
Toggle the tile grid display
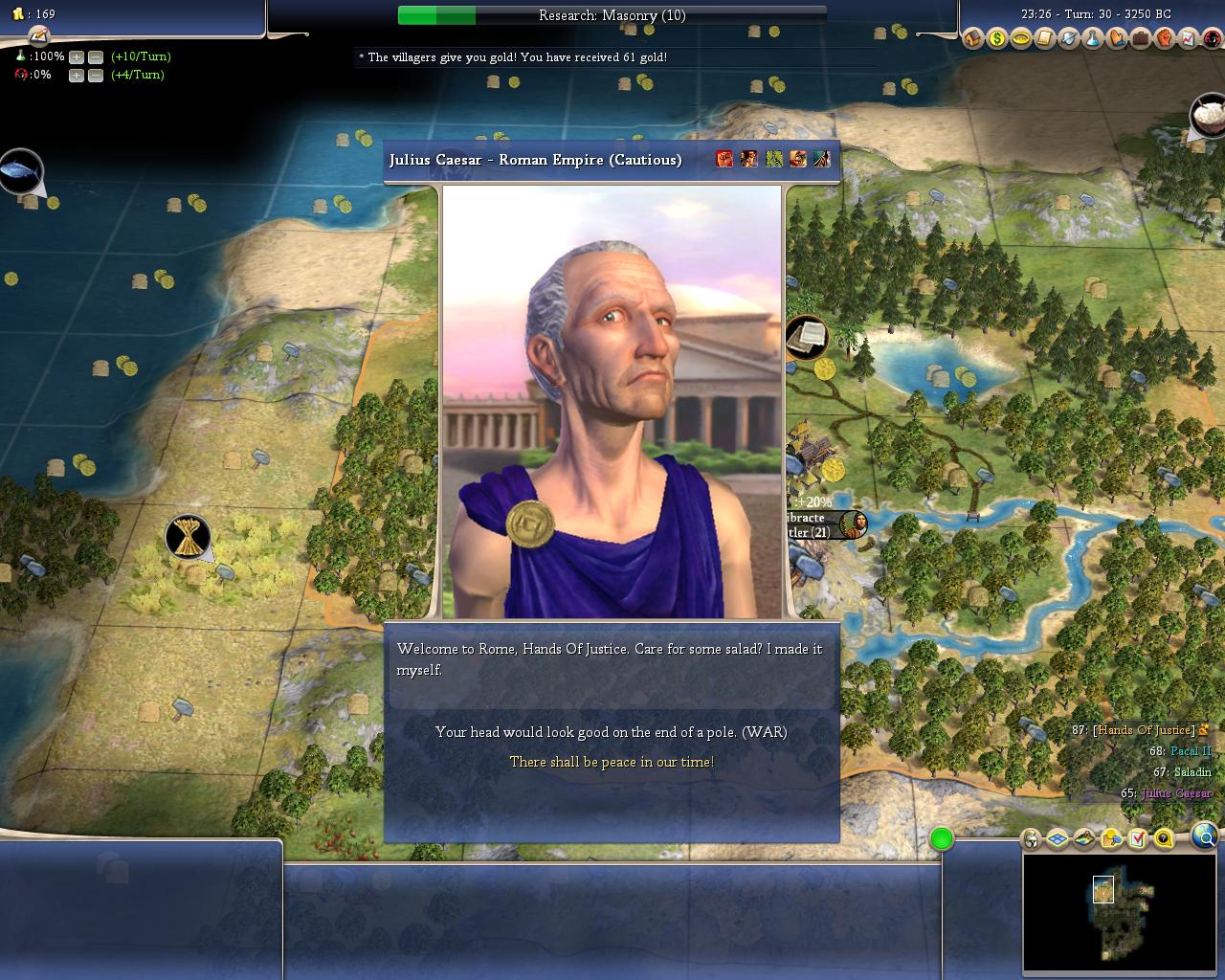tap(1058, 839)
